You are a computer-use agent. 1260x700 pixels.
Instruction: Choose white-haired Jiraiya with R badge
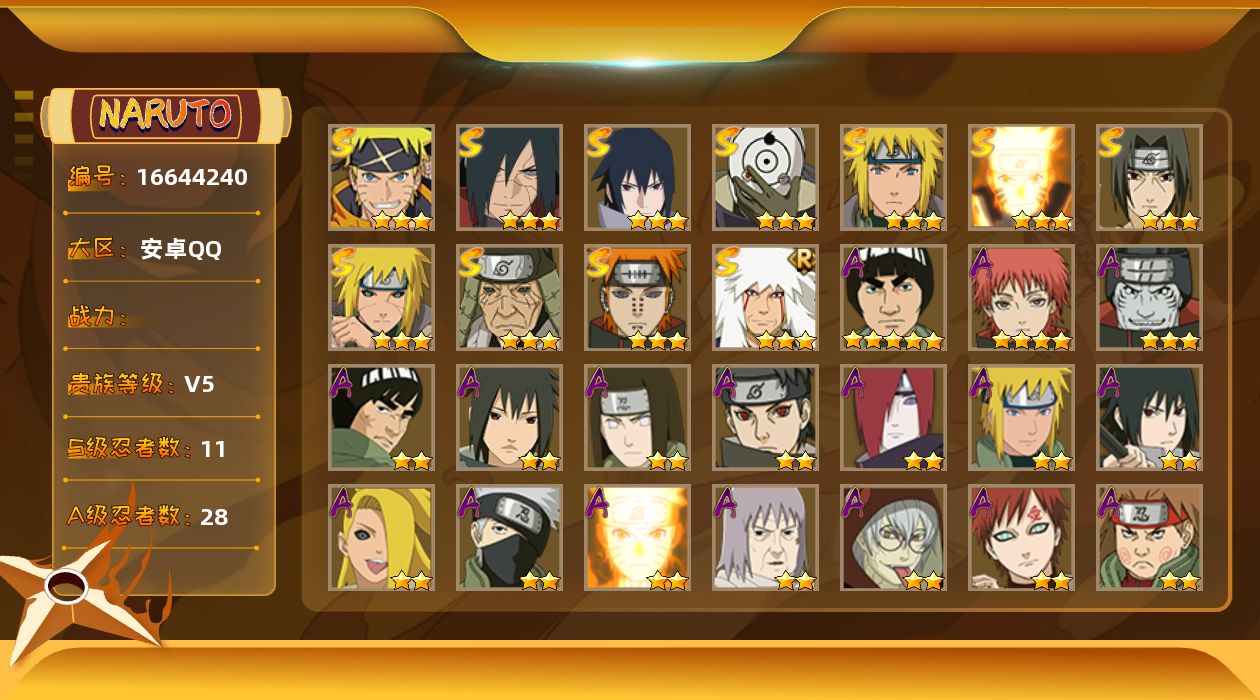[765, 297]
